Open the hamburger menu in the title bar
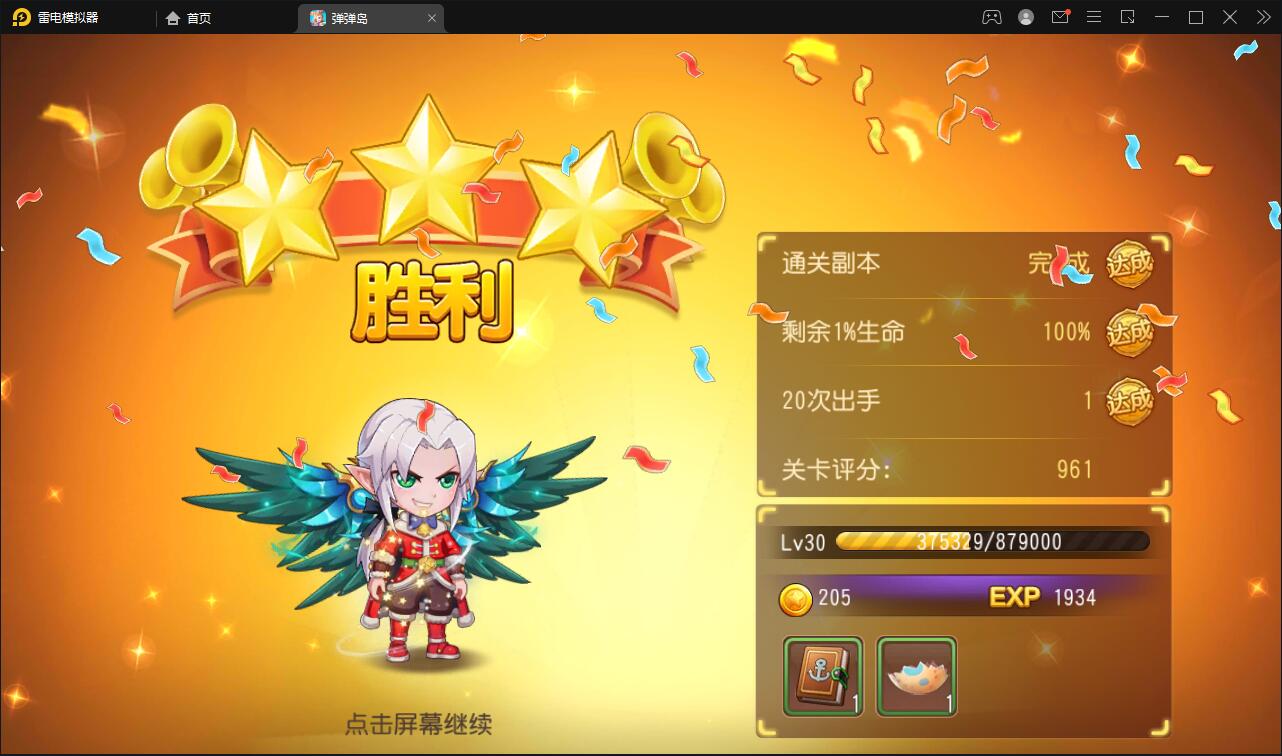Screen dimensions: 1282x756 click(1094, 17)
